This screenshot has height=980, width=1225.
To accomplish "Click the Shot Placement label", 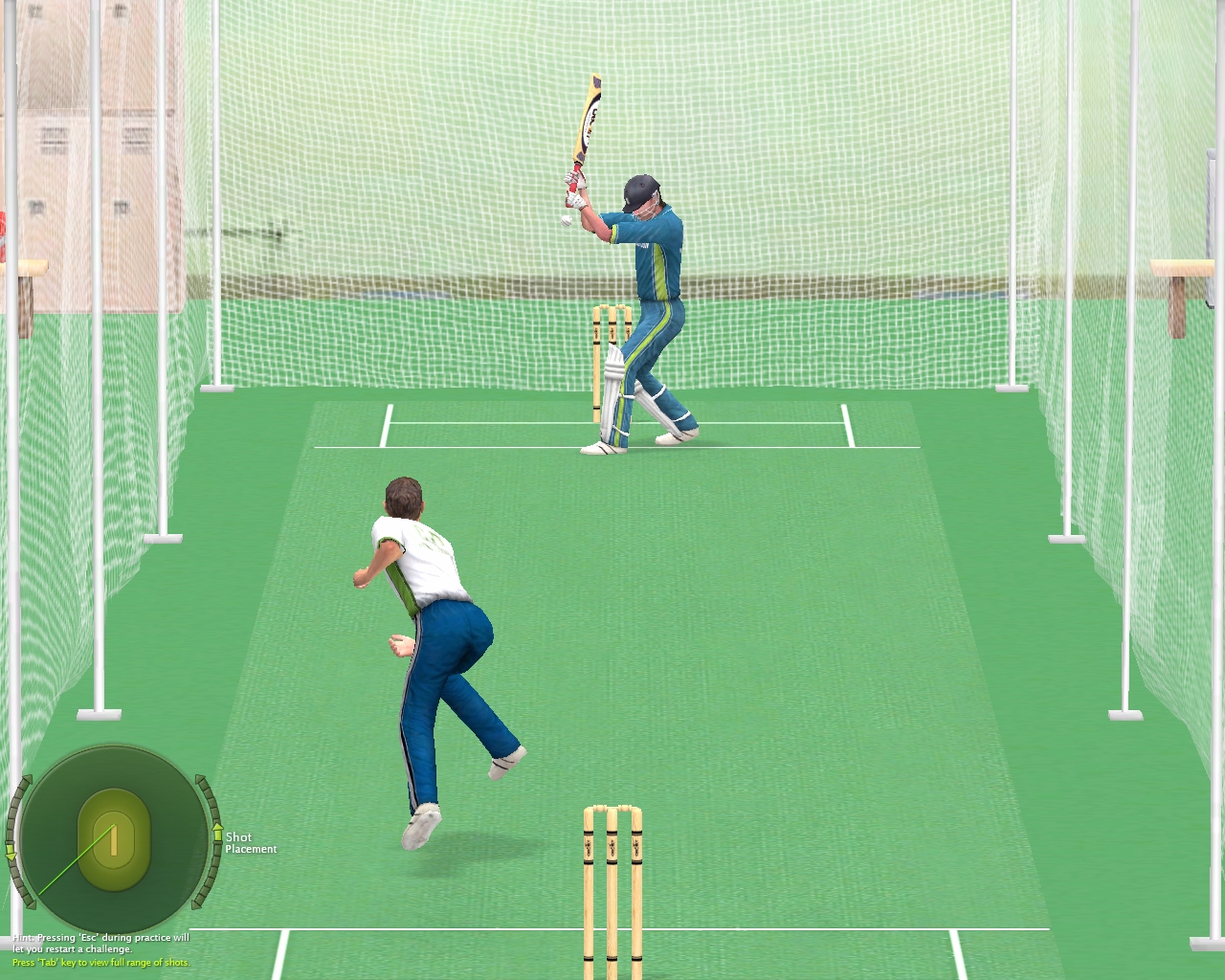I will pos(251,843).
